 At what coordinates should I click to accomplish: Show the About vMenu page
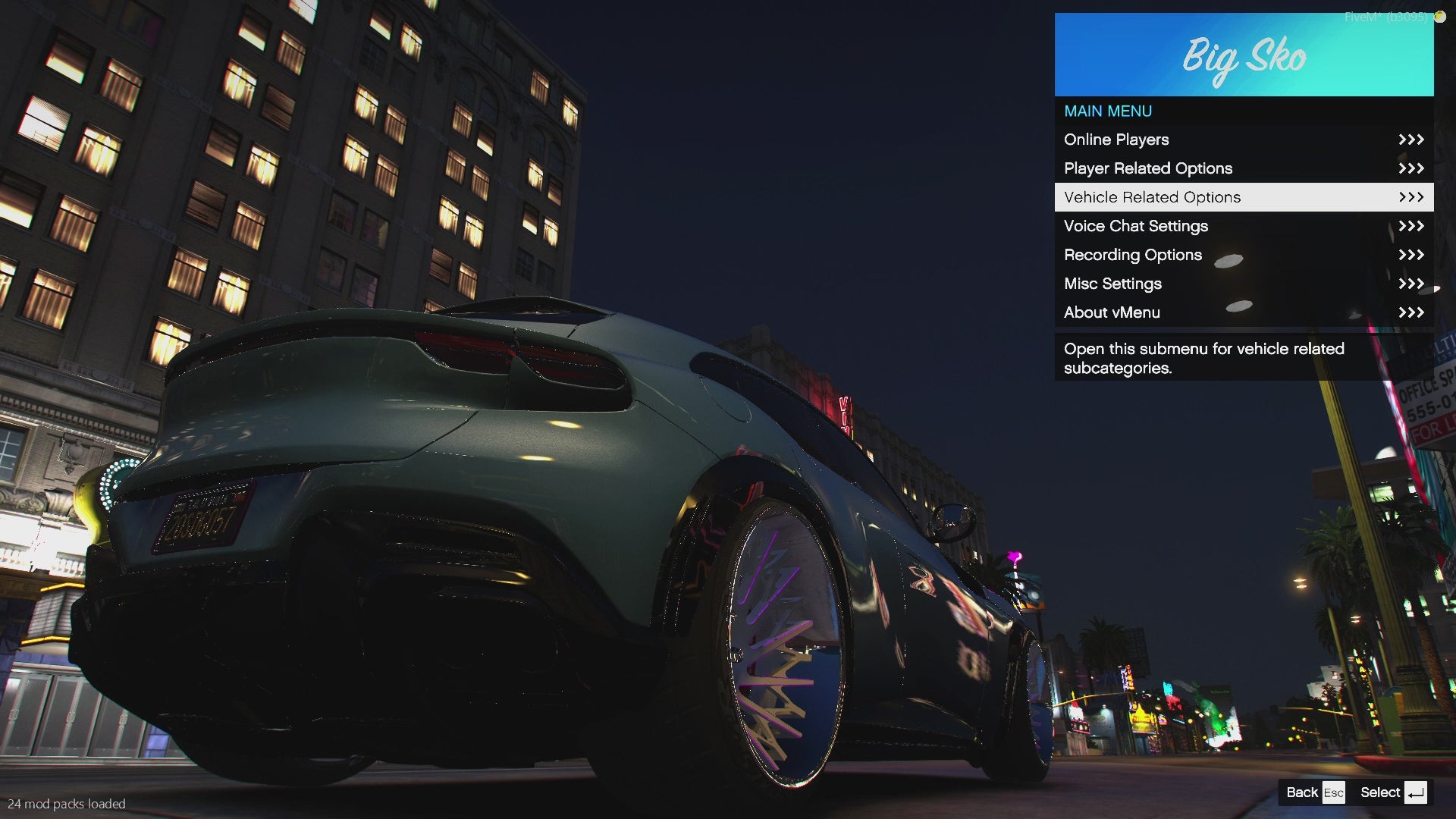(1244, 312)
